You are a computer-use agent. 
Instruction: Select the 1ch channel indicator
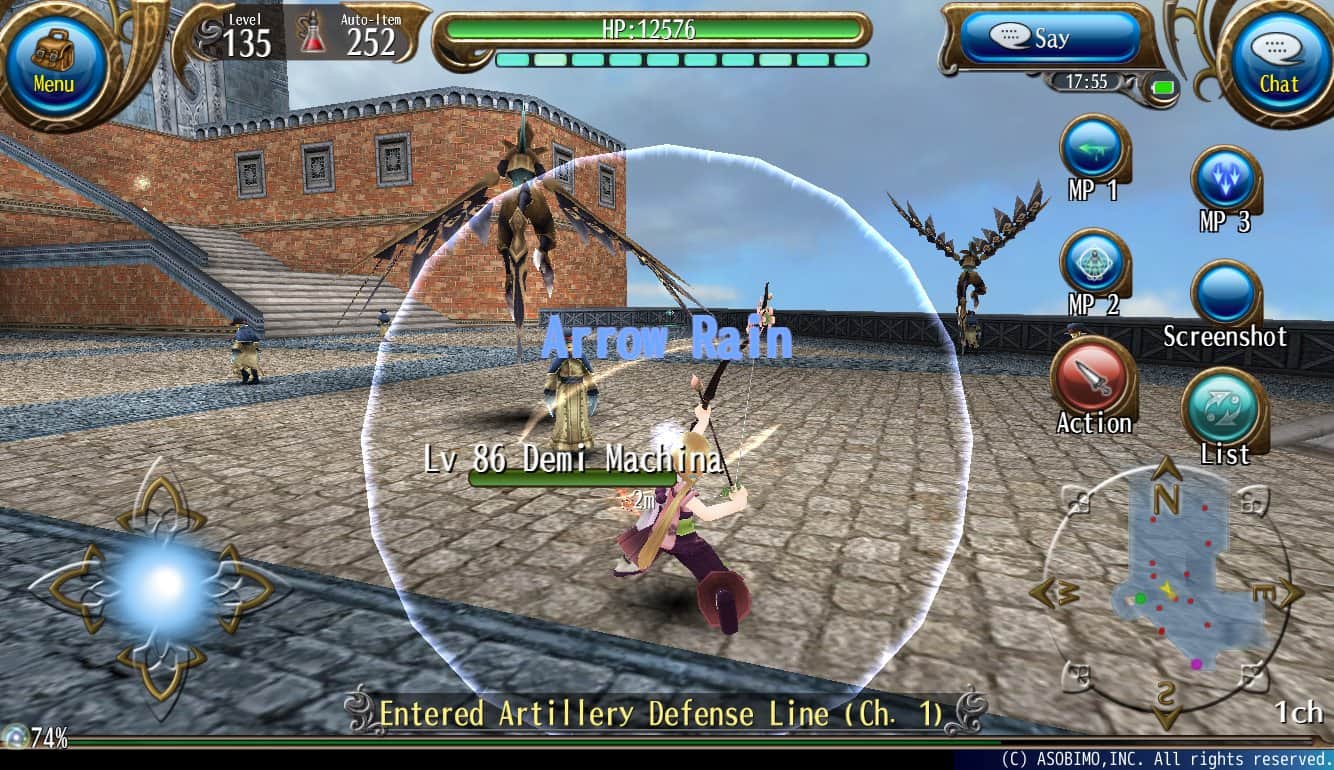point(1298,712)
